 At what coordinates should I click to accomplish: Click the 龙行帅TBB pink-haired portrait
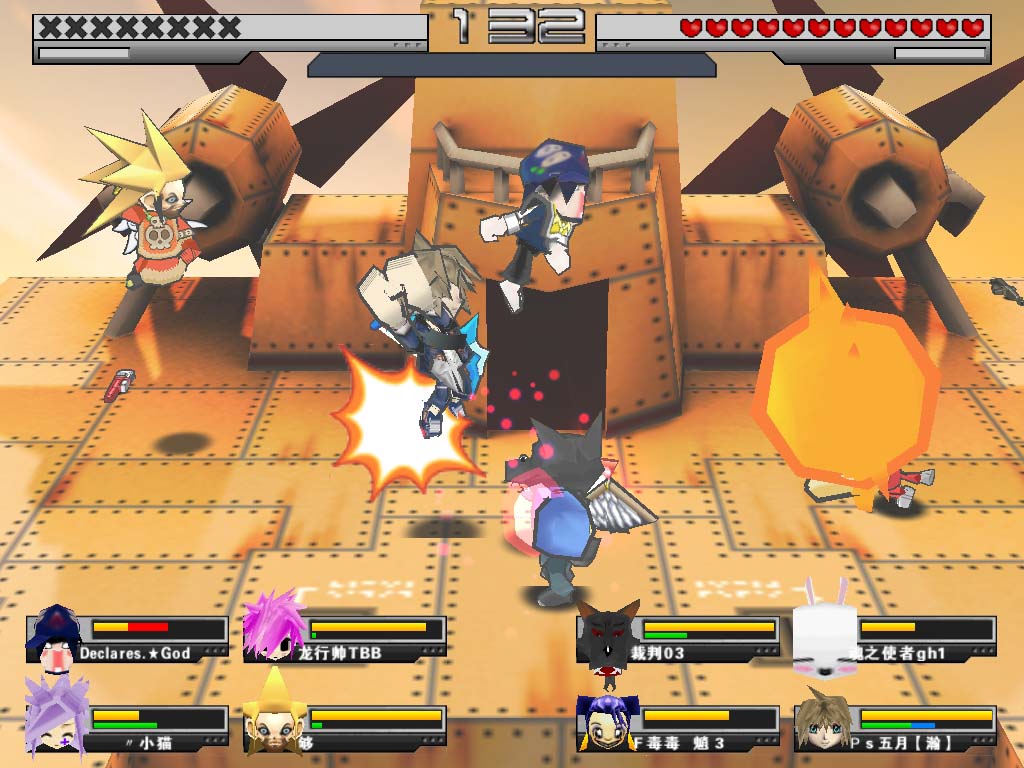[273, 627]
